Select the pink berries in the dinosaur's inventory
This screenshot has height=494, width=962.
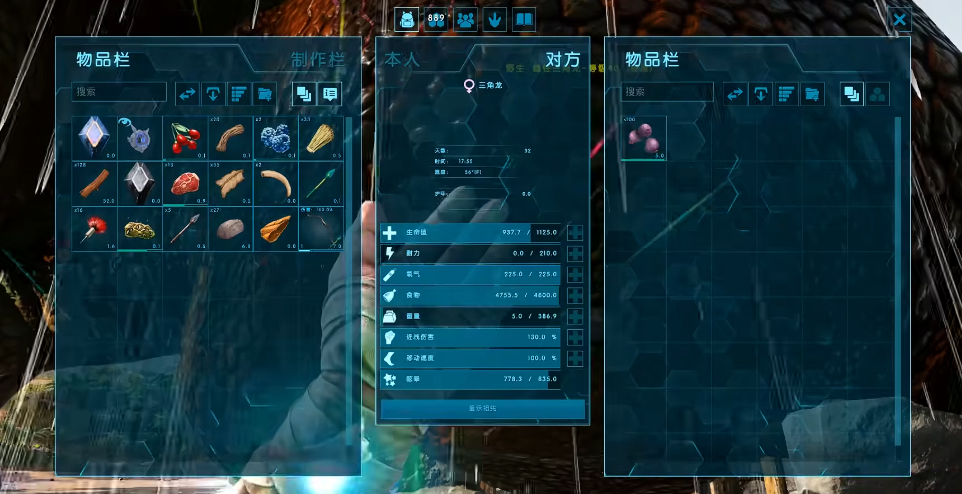[644, 139]
